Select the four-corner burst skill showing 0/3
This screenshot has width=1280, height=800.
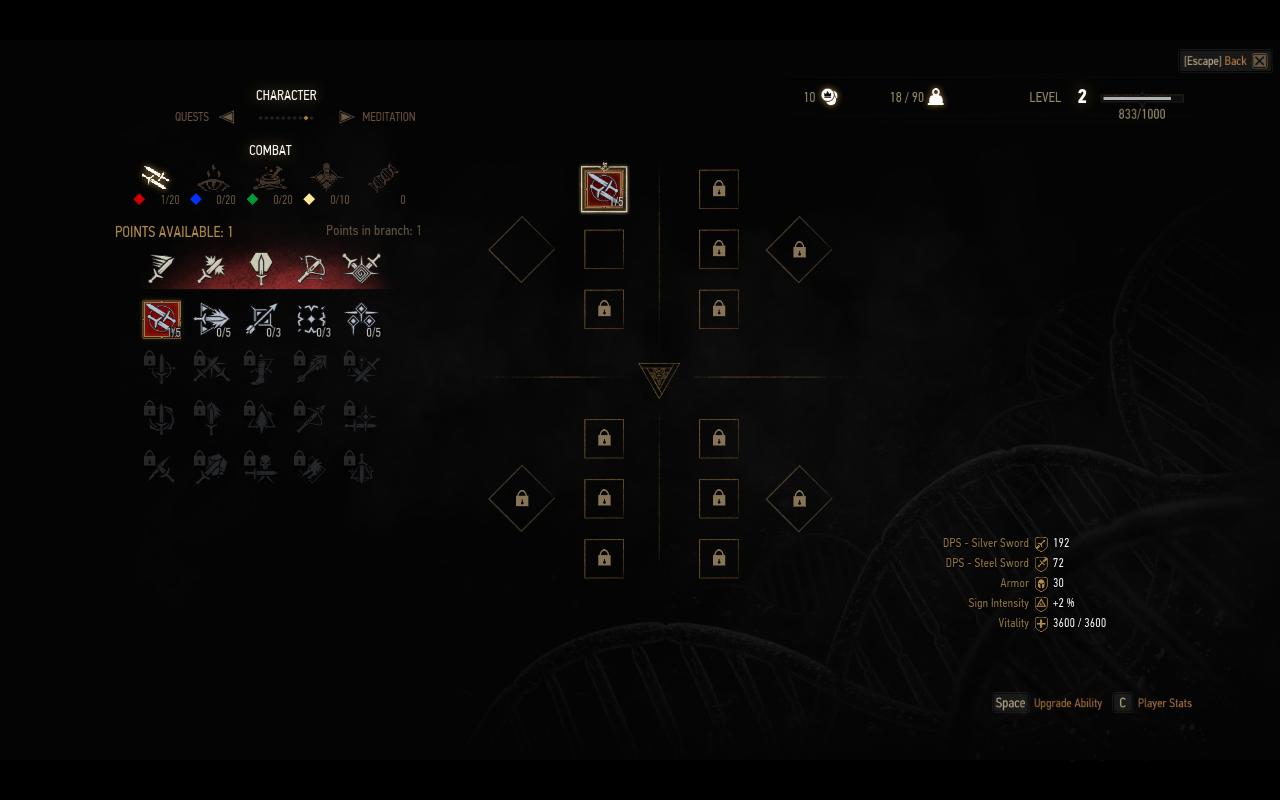pos(311,319)
